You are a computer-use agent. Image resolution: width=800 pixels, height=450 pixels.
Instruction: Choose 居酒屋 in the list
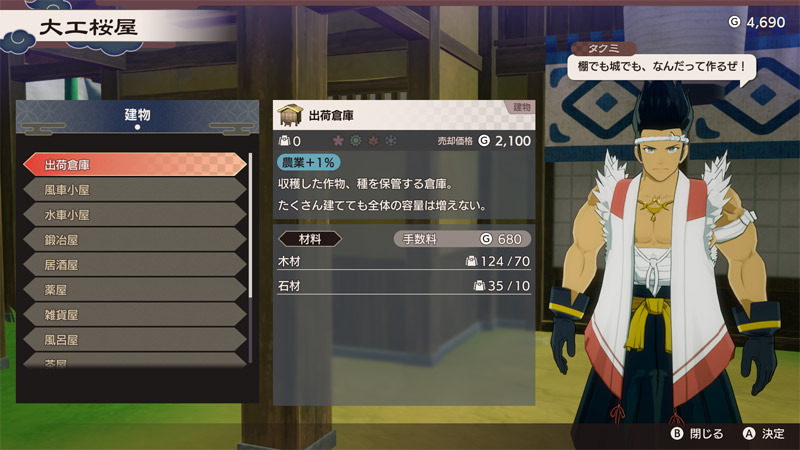[x=133, y=265]
